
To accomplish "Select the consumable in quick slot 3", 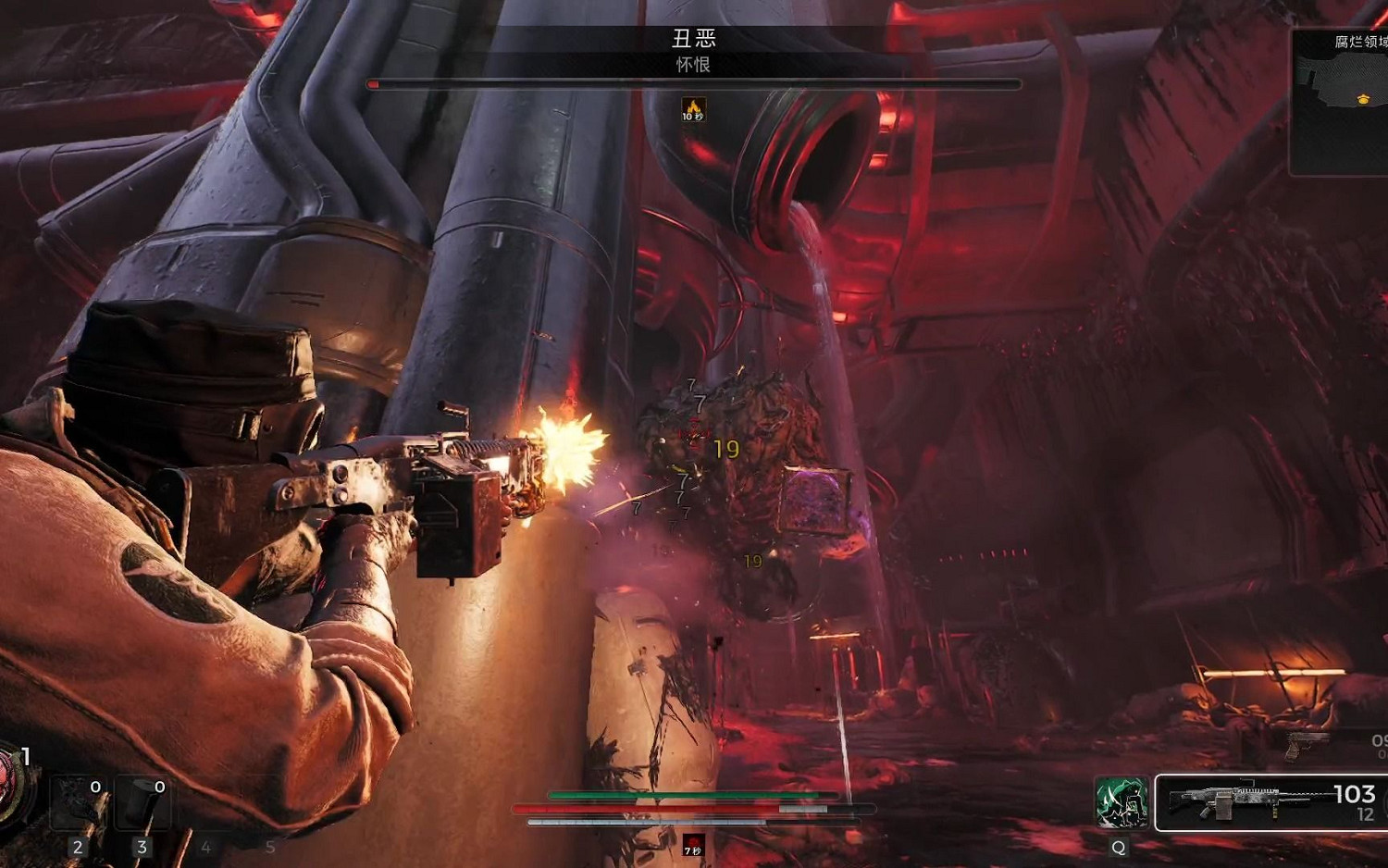I will coord(142,803).
